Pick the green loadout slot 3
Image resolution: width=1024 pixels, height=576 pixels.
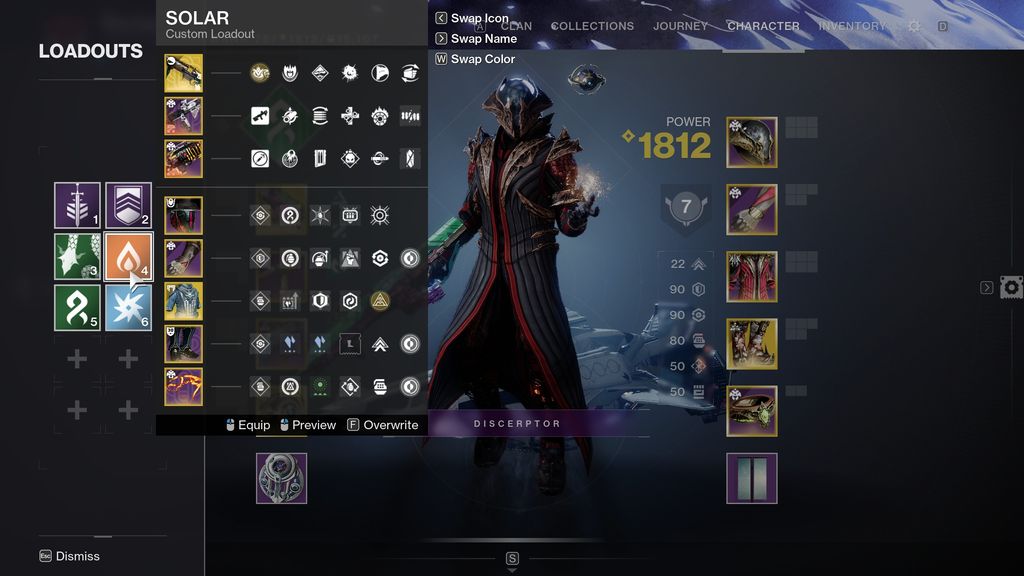[77, 257]
